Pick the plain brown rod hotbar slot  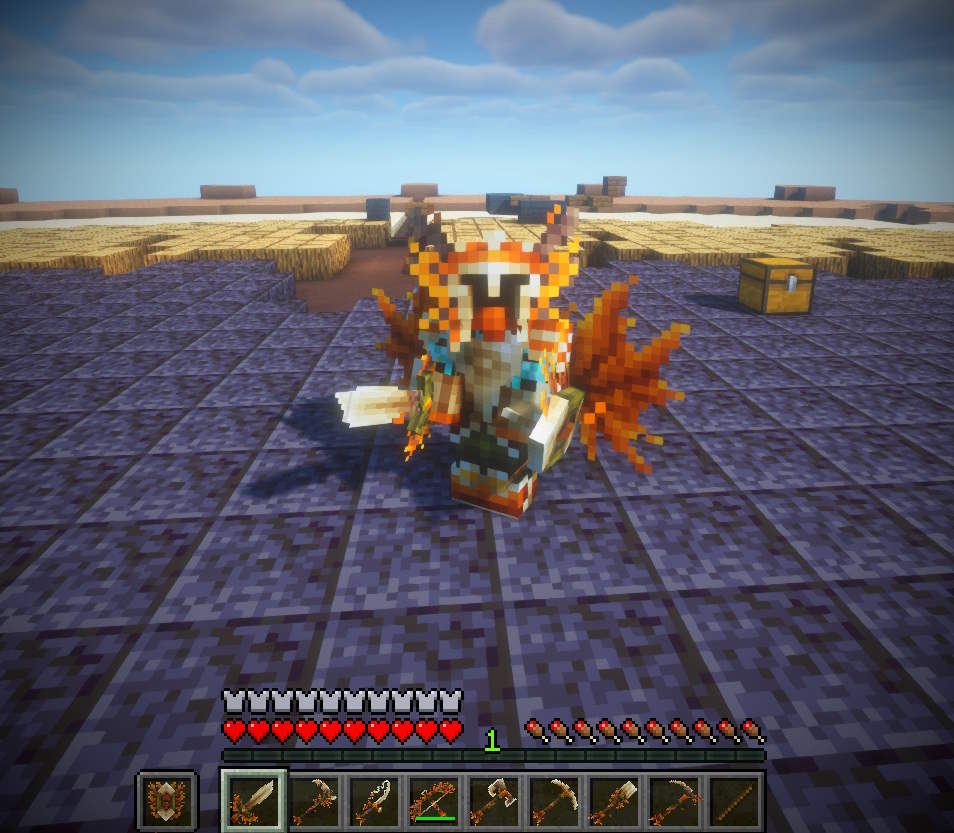pyautogui.click(x=731, y=799)
